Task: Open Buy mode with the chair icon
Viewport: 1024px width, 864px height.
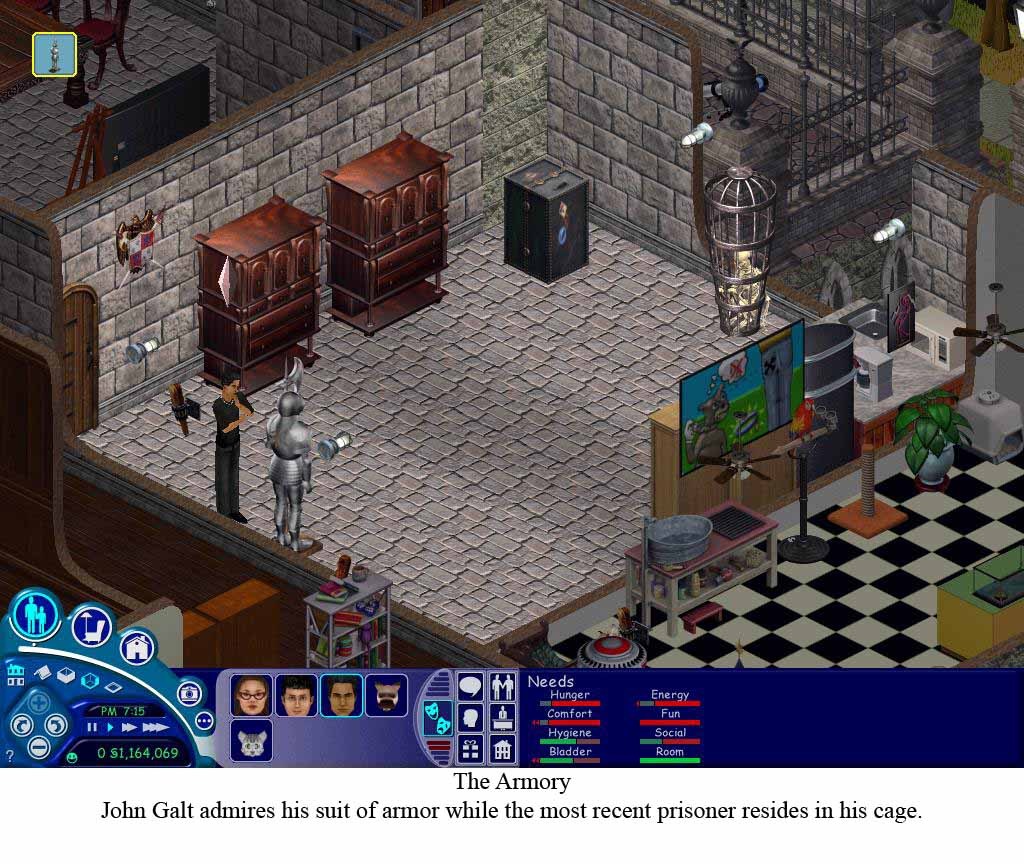Action: pyautogui.click(x=91, y=627)
